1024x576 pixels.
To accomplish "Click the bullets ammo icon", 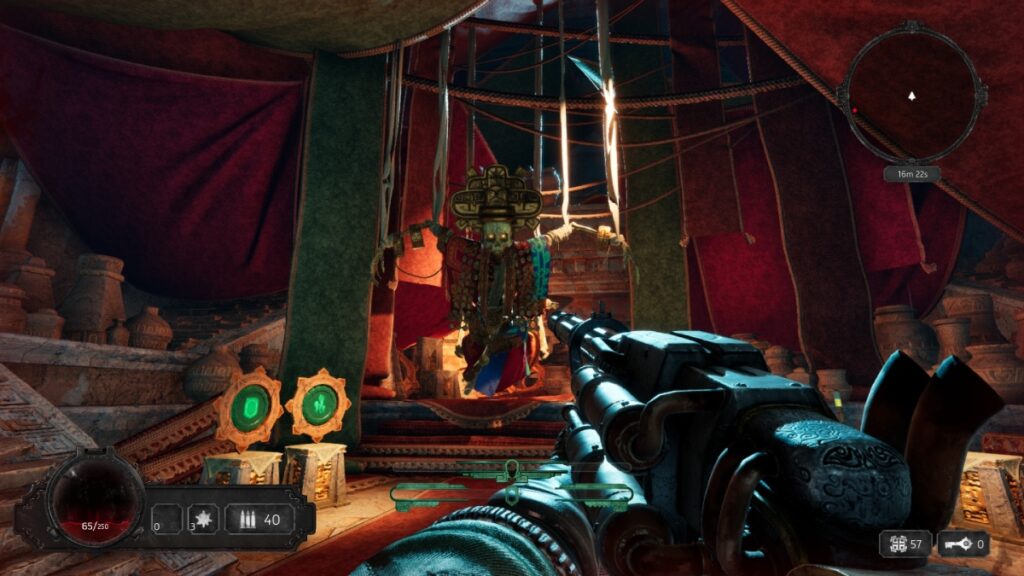I will pos(245,520).
